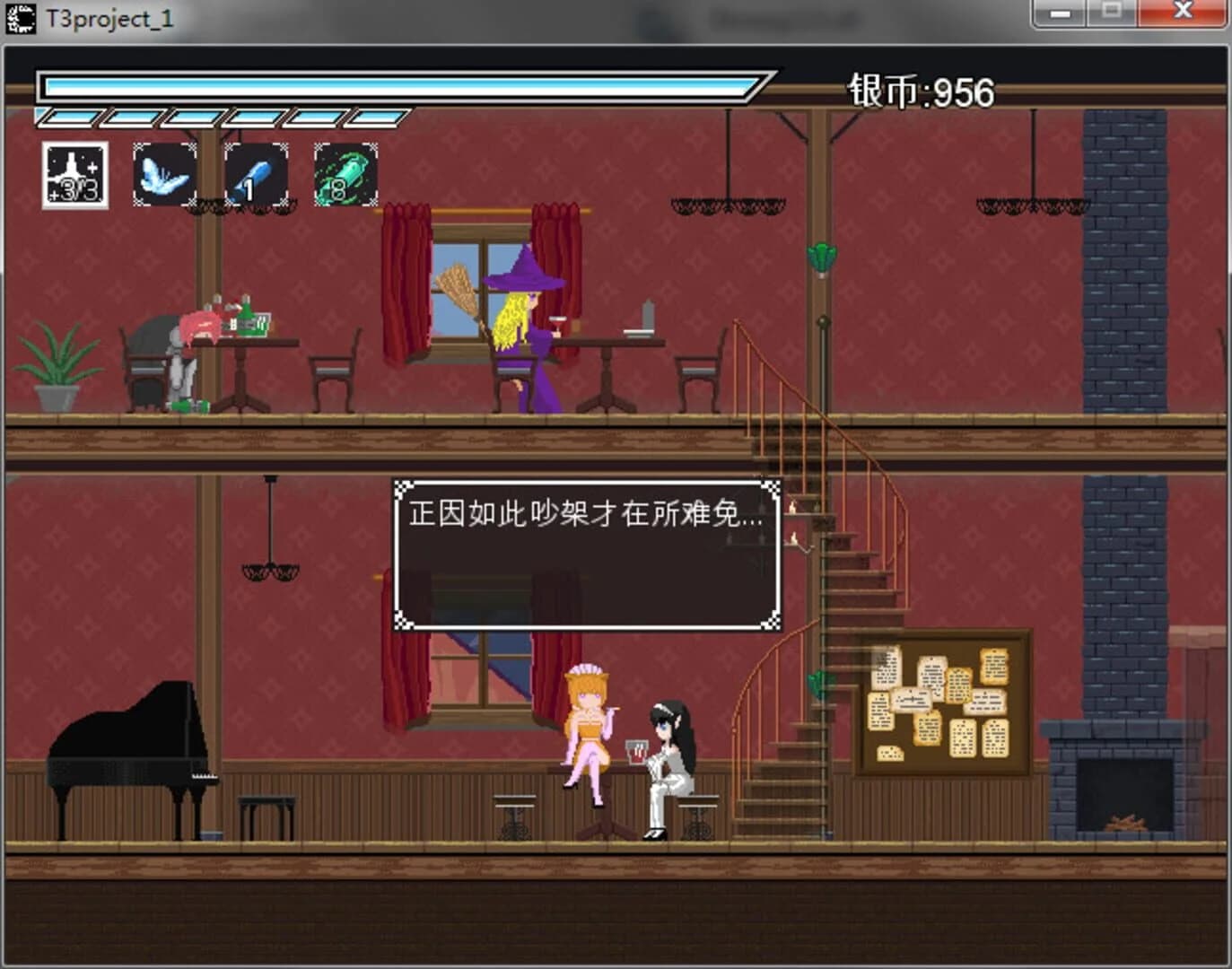Select the potion bottle item slot showing 3/3
This screenshot has height=969, width=1232.
(x=74, y=173)
